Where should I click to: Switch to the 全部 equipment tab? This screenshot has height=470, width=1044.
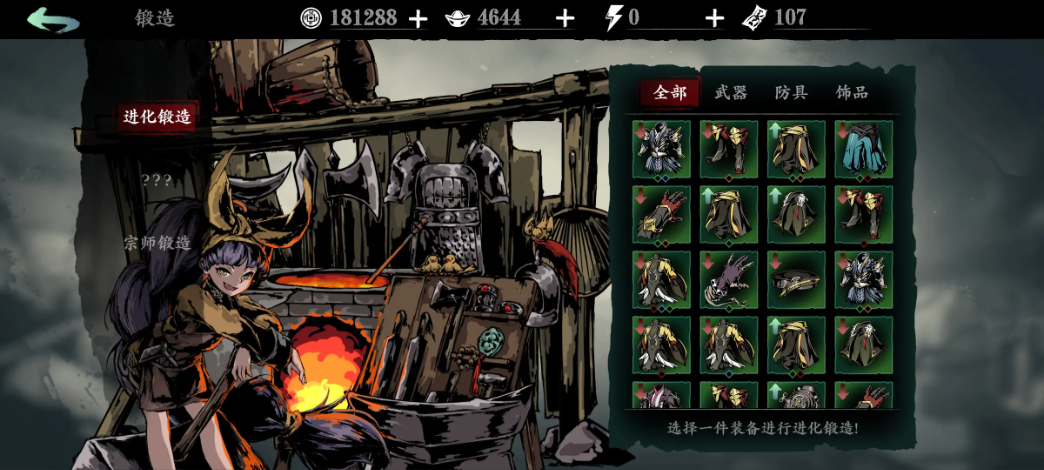coord(670,93)
